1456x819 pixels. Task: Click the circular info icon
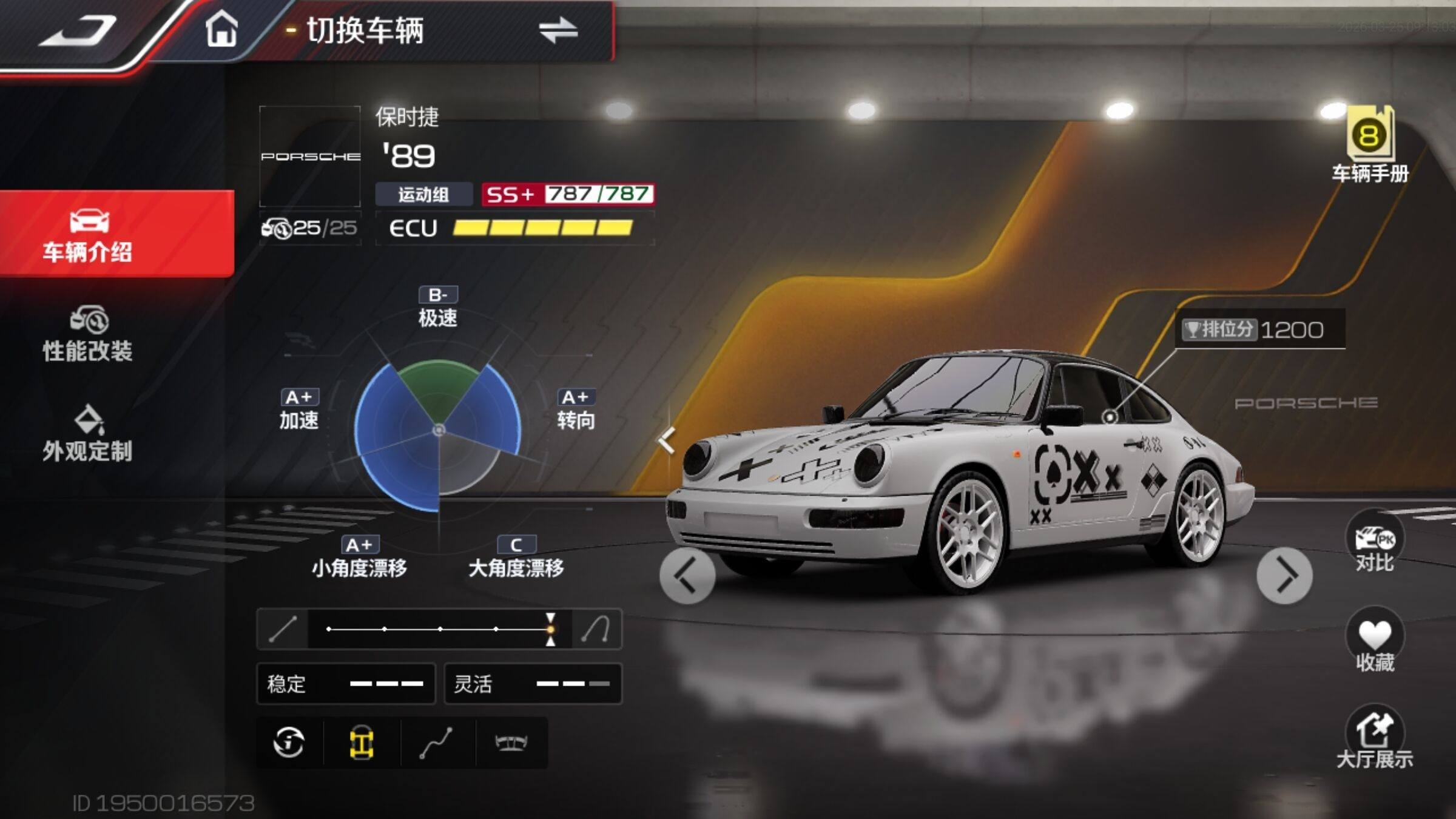[289, 743]
